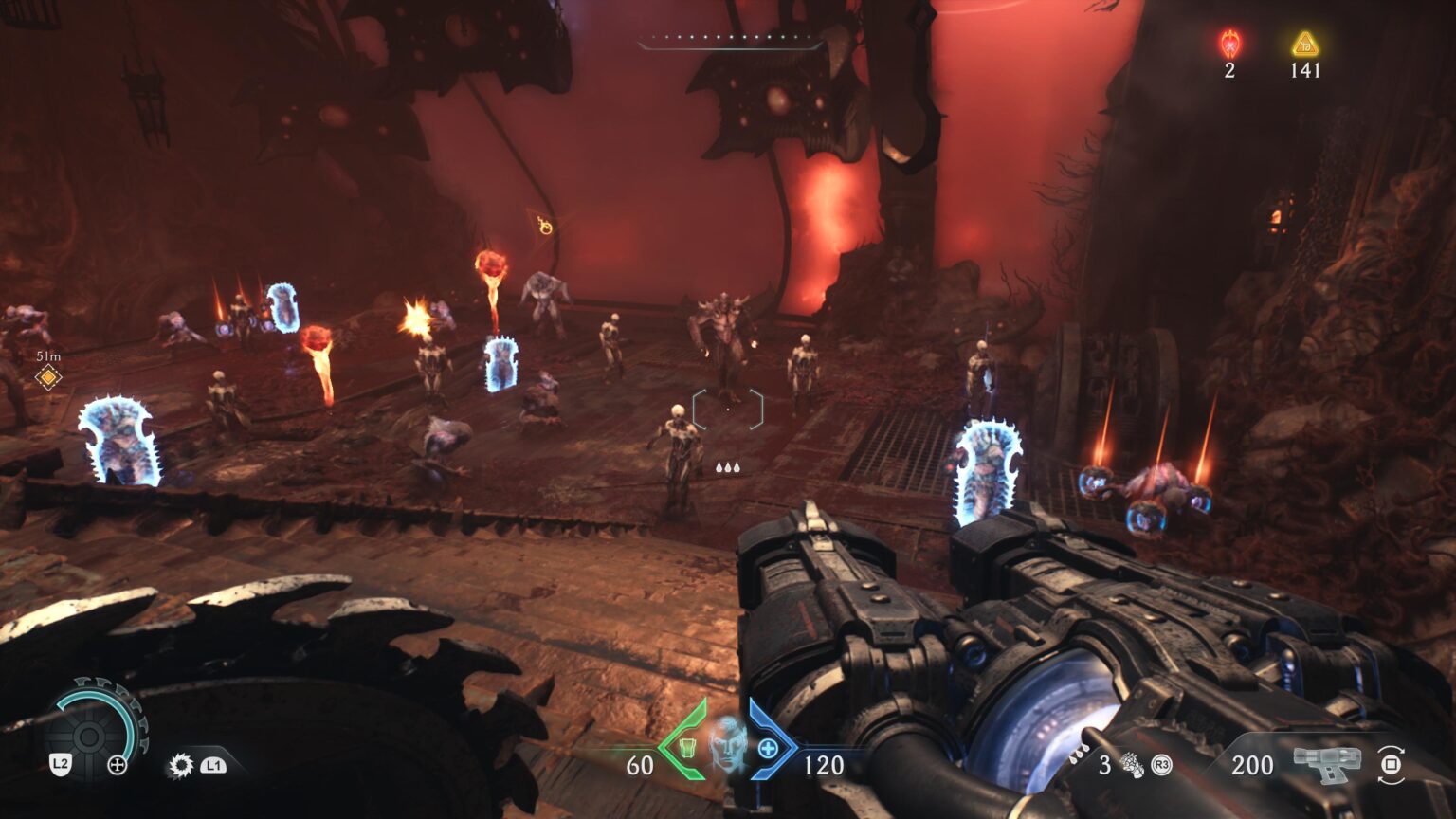The image size is (1456, 819).
Task: Open the gold currency triangle icon
Action: pos(1305,44)
